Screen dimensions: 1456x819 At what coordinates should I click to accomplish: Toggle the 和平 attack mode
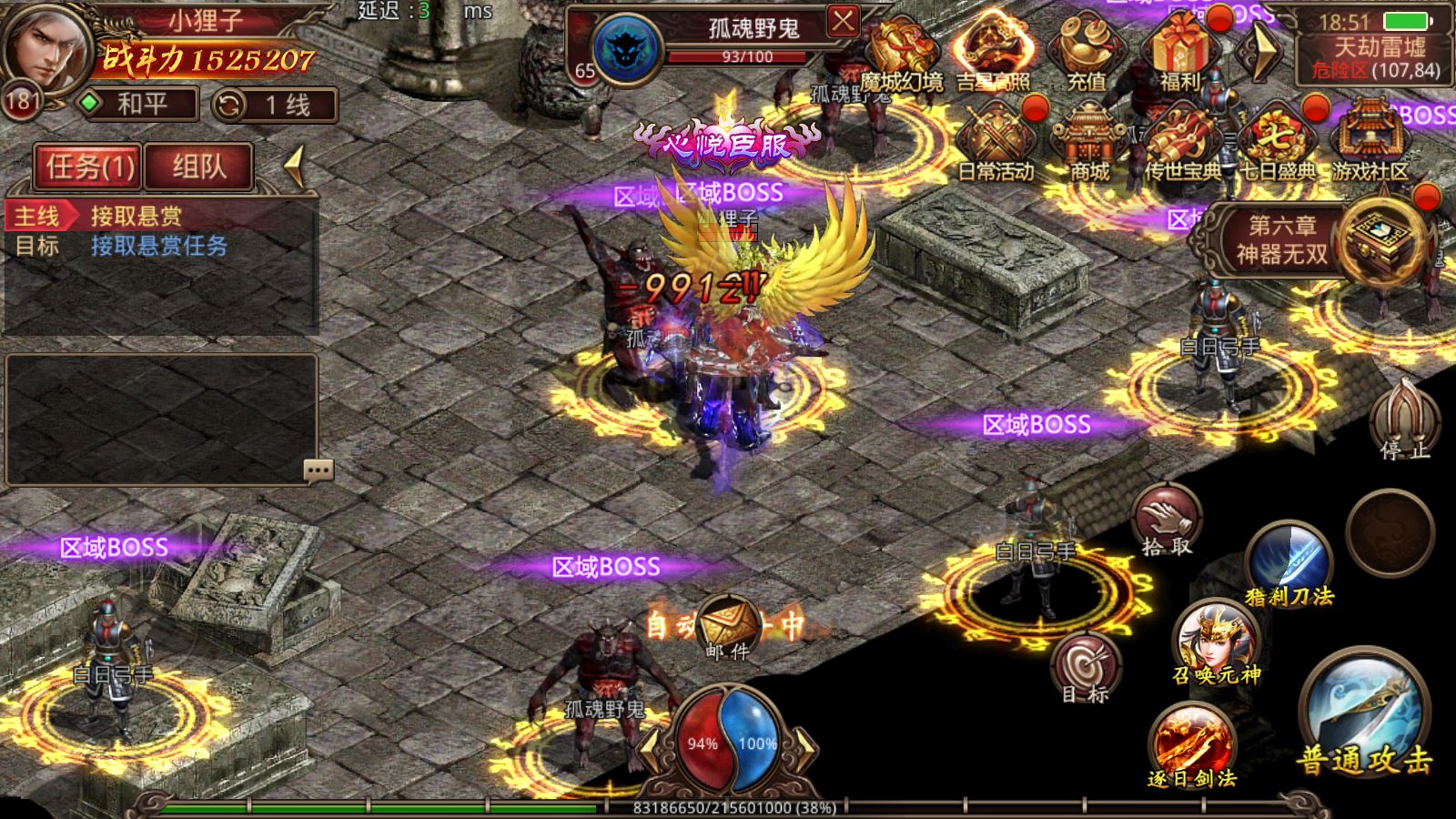[x=138, y=105]
